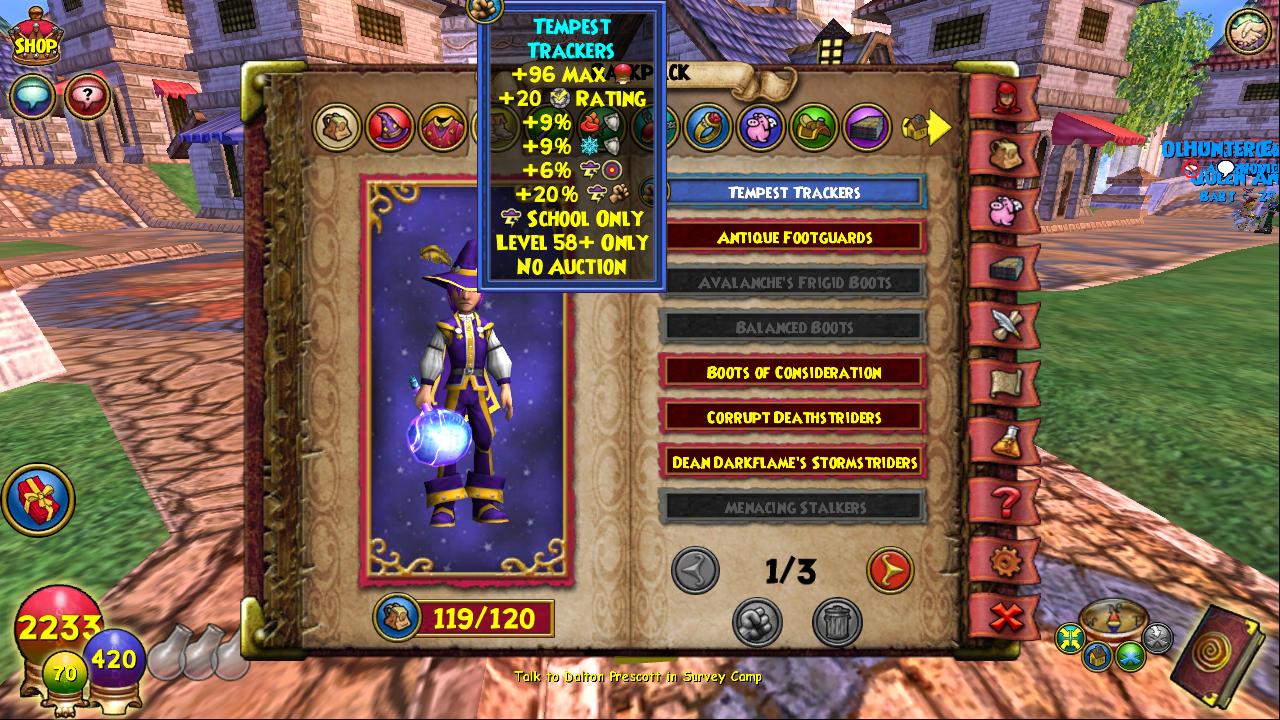Open the Crown Shop
Viewport: 1280px width, 720px height.
[x=35, y=40]
